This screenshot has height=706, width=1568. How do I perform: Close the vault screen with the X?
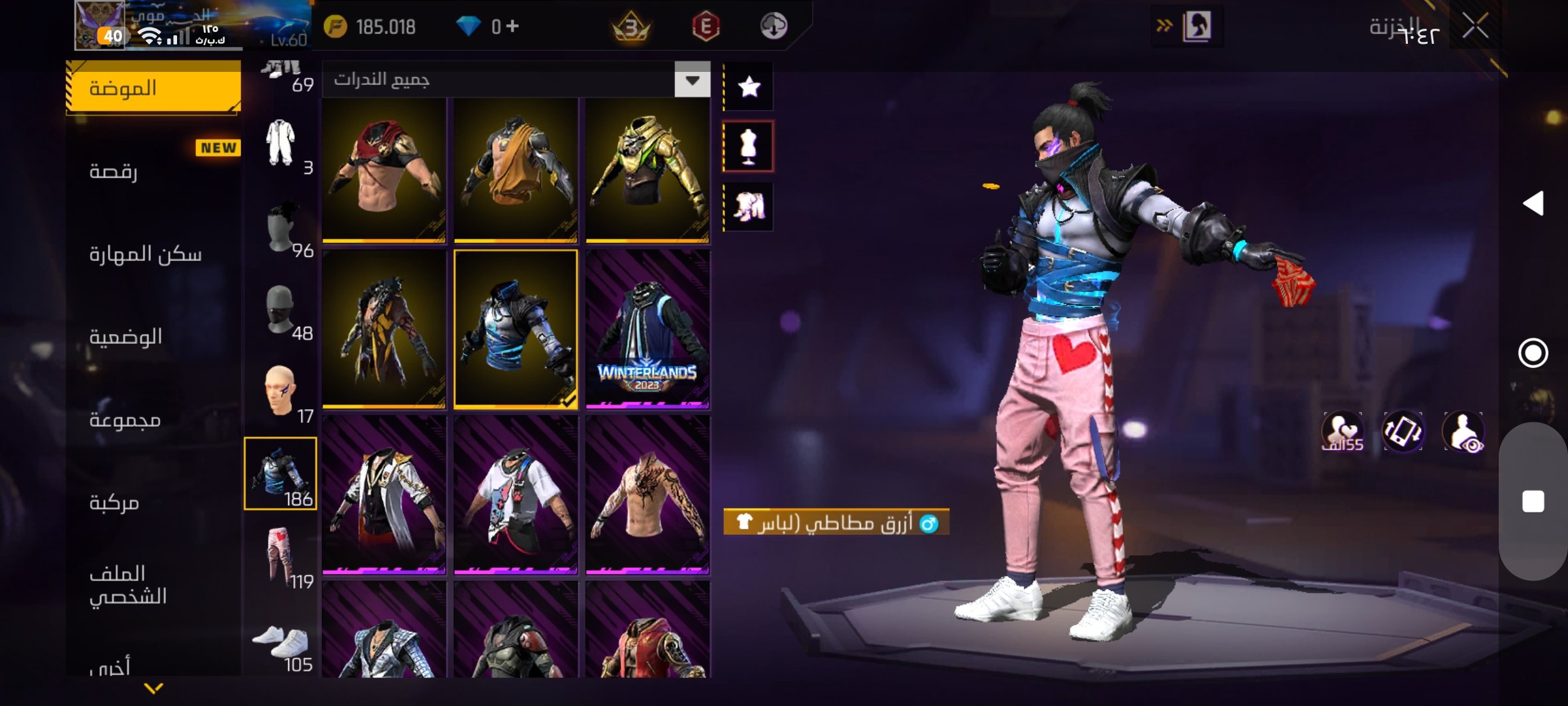(1475, 27)
